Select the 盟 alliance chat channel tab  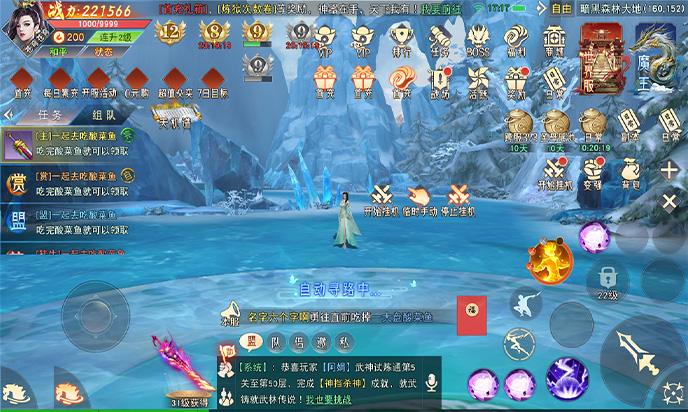[x=253, y=341]
